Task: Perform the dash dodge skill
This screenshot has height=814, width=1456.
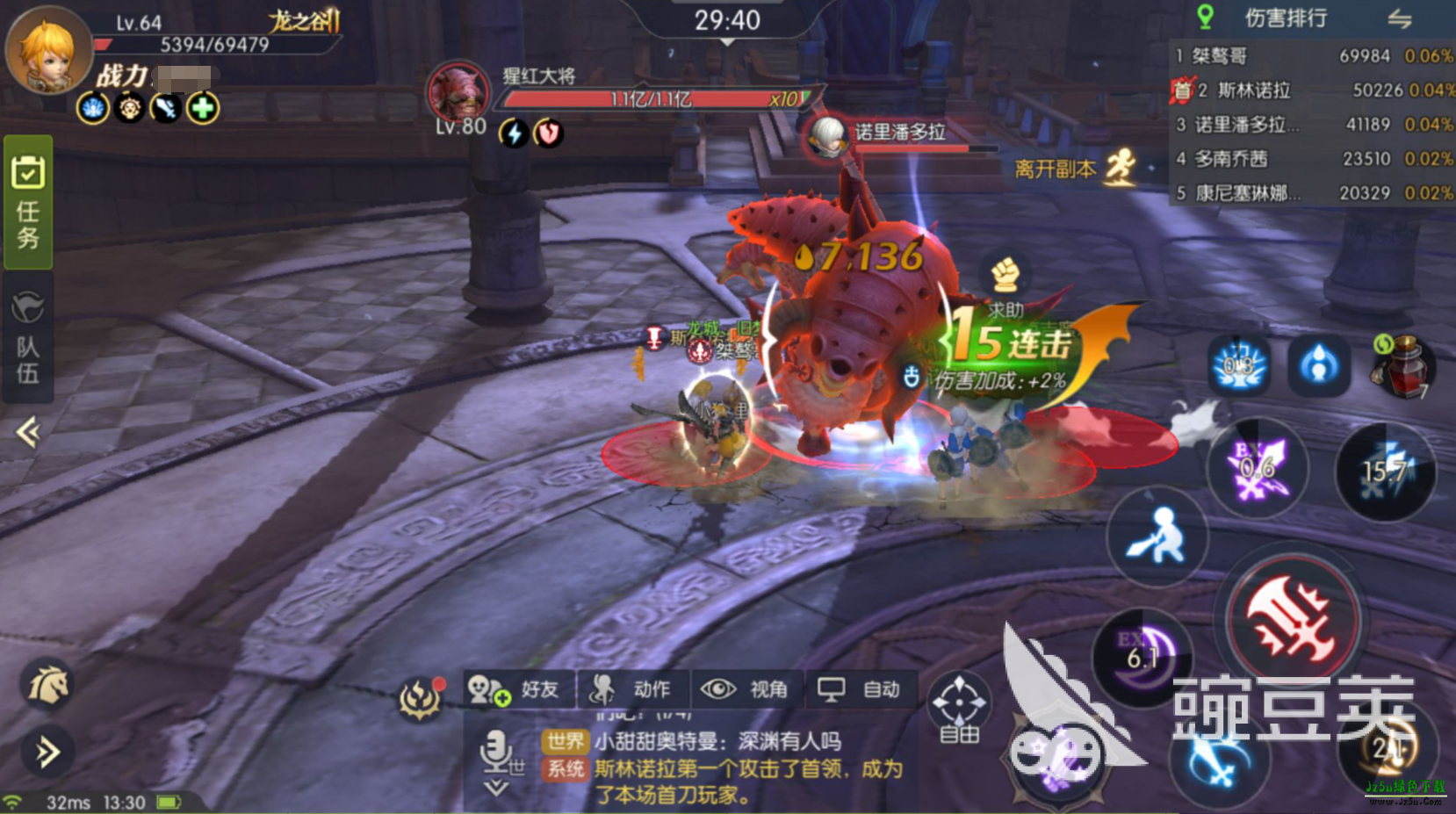Action: (x=1157, y=536)
